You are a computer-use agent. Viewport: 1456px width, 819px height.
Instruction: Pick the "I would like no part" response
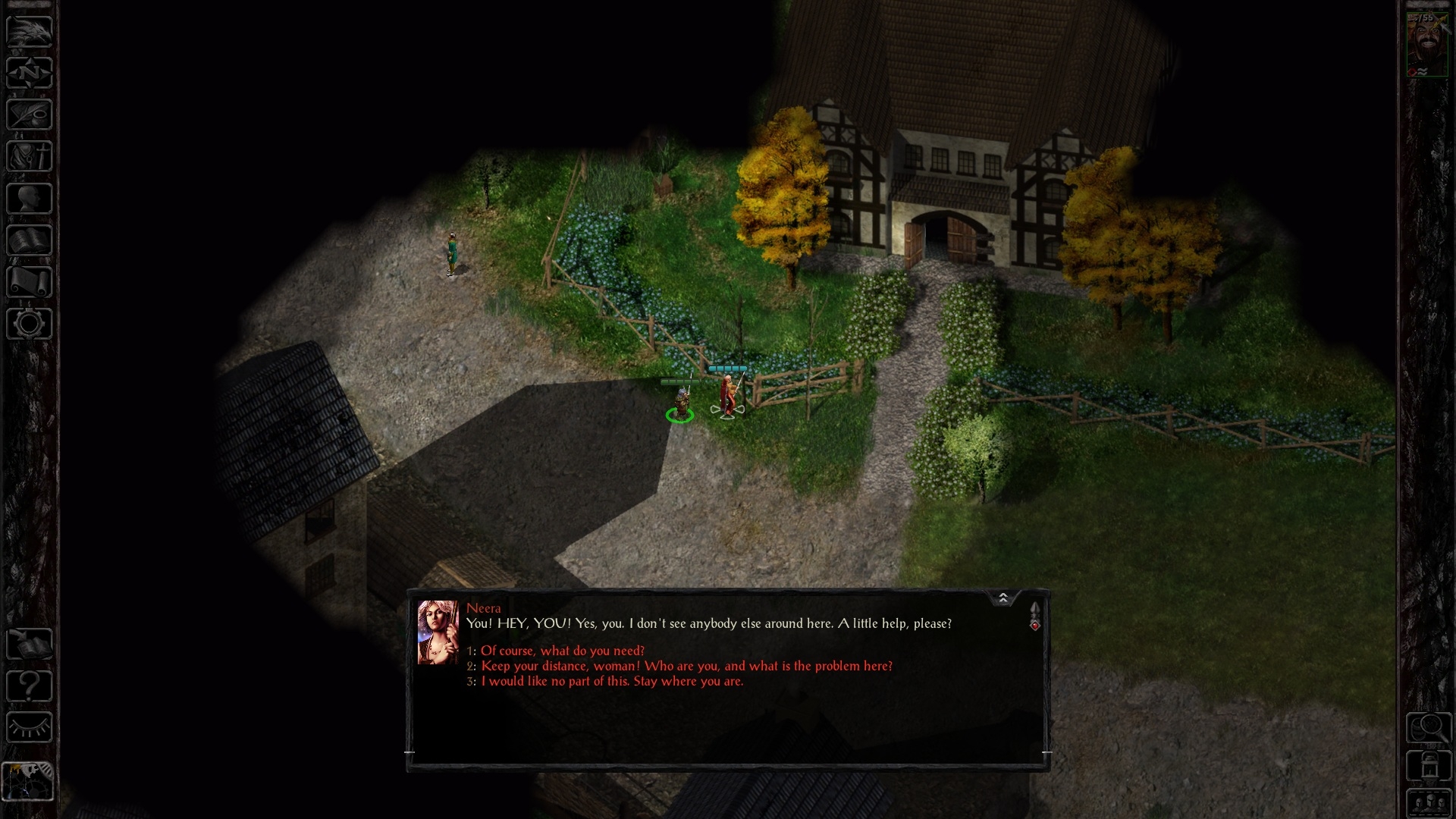pyautogui.click(x=612, y=681)
